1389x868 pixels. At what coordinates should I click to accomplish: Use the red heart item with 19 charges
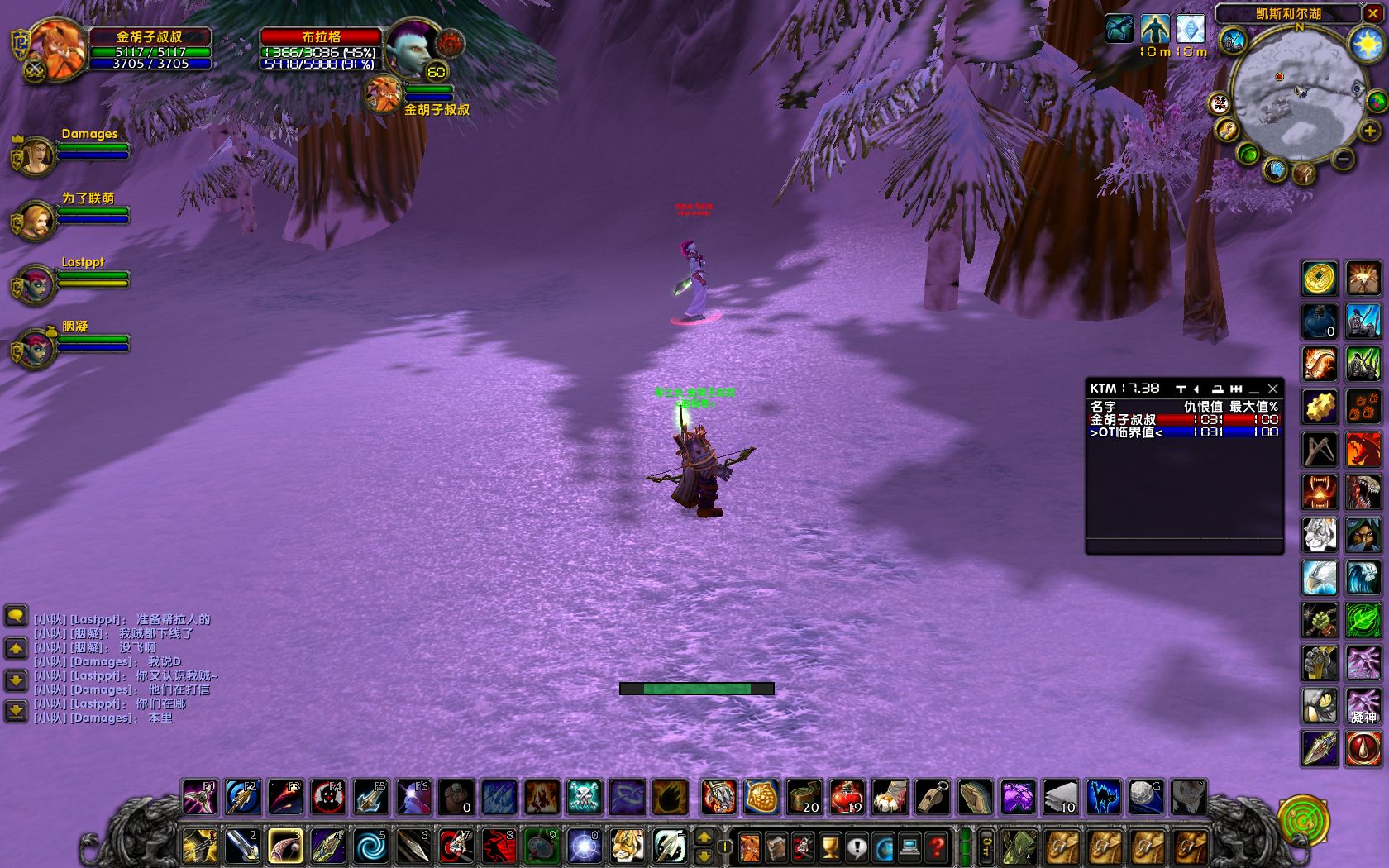click(x=847, y=798)
